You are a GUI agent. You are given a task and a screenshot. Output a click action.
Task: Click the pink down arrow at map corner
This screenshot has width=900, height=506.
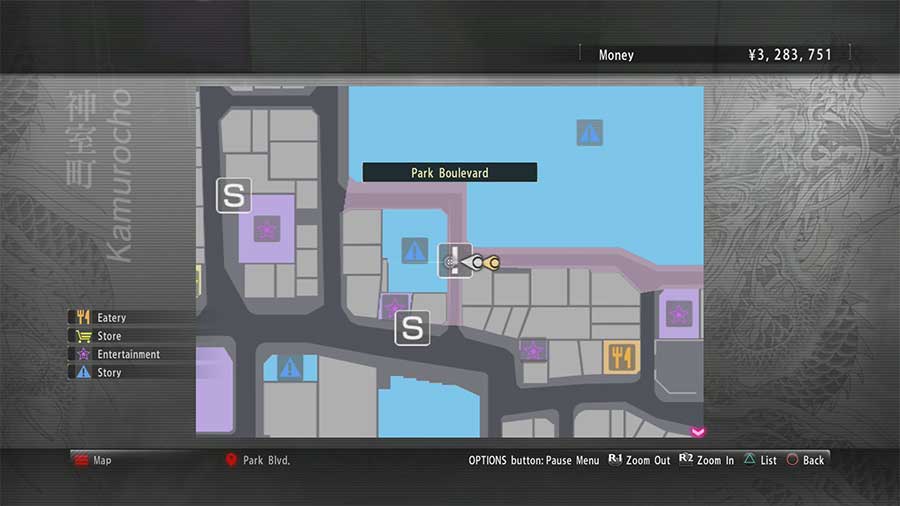click(697, 431)
